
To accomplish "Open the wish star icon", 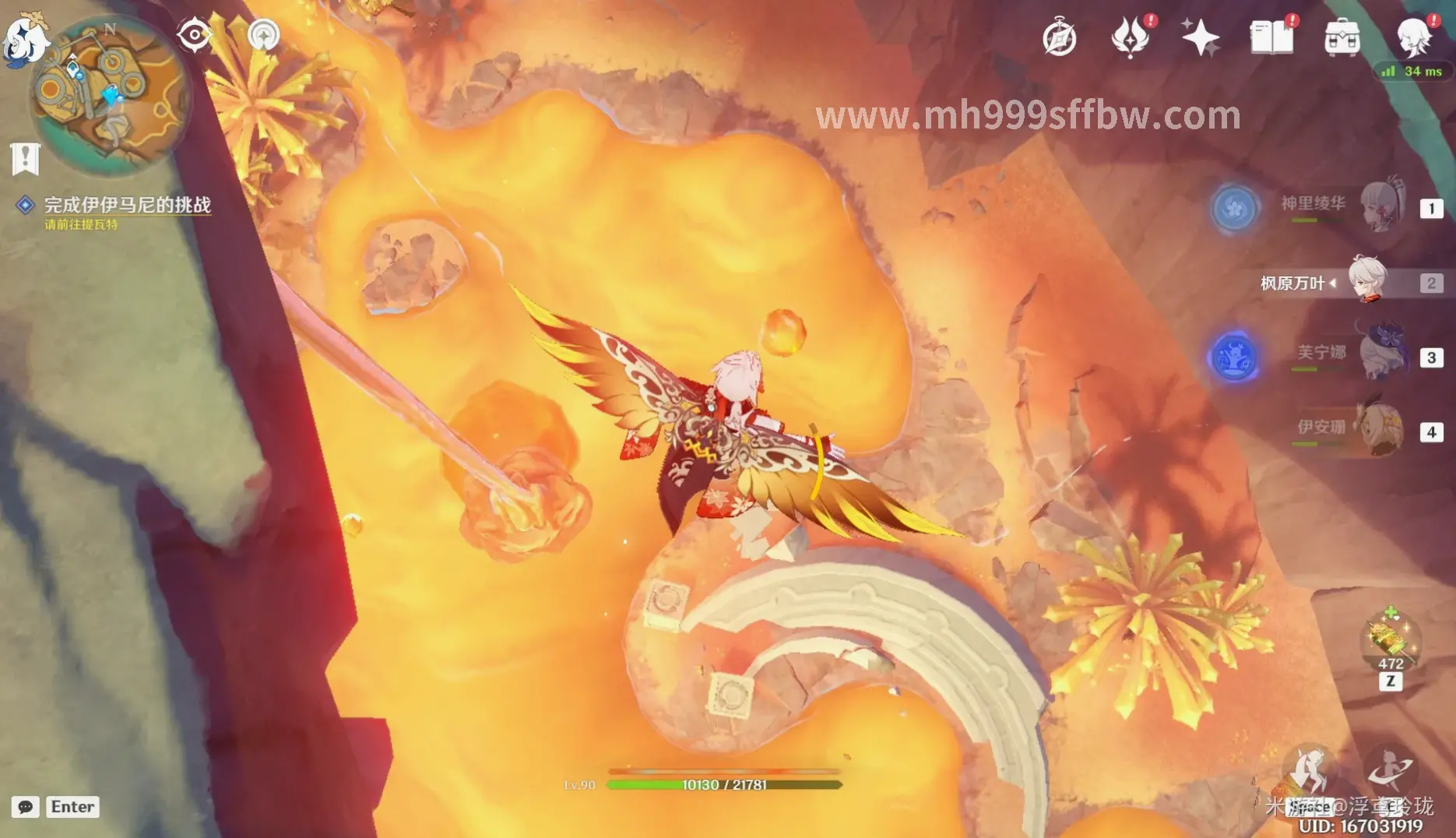I will coord(1199,37).
